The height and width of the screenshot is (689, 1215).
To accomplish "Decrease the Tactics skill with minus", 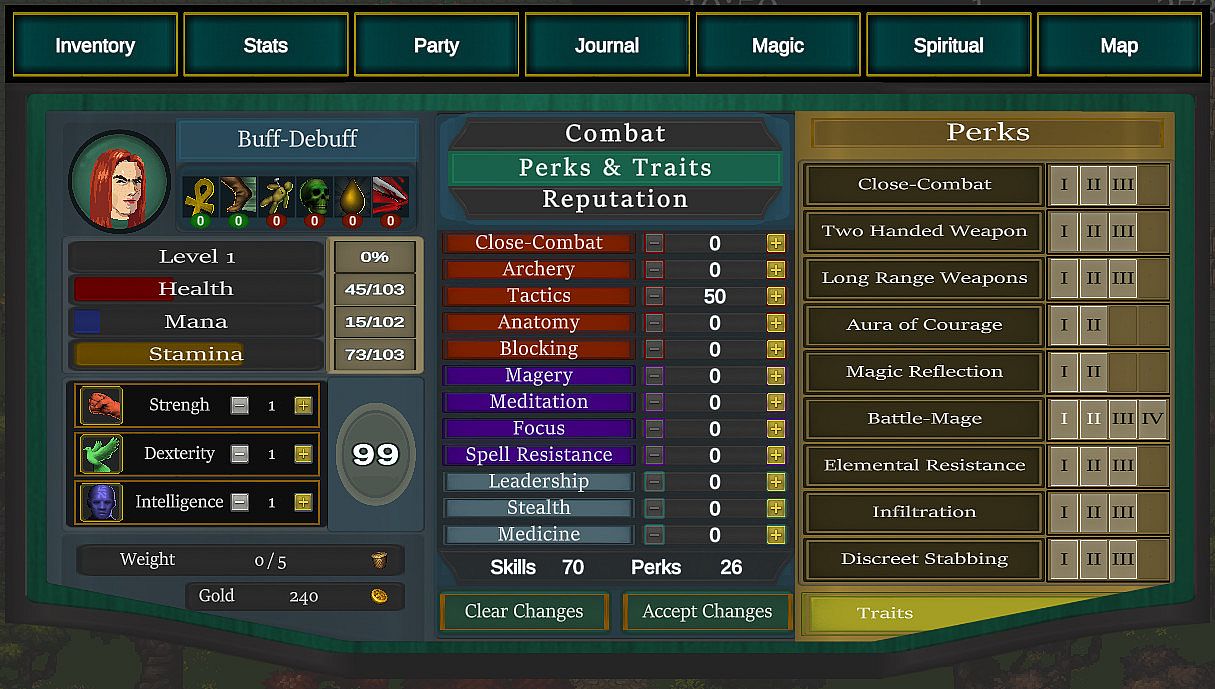I will coord(654,296).
